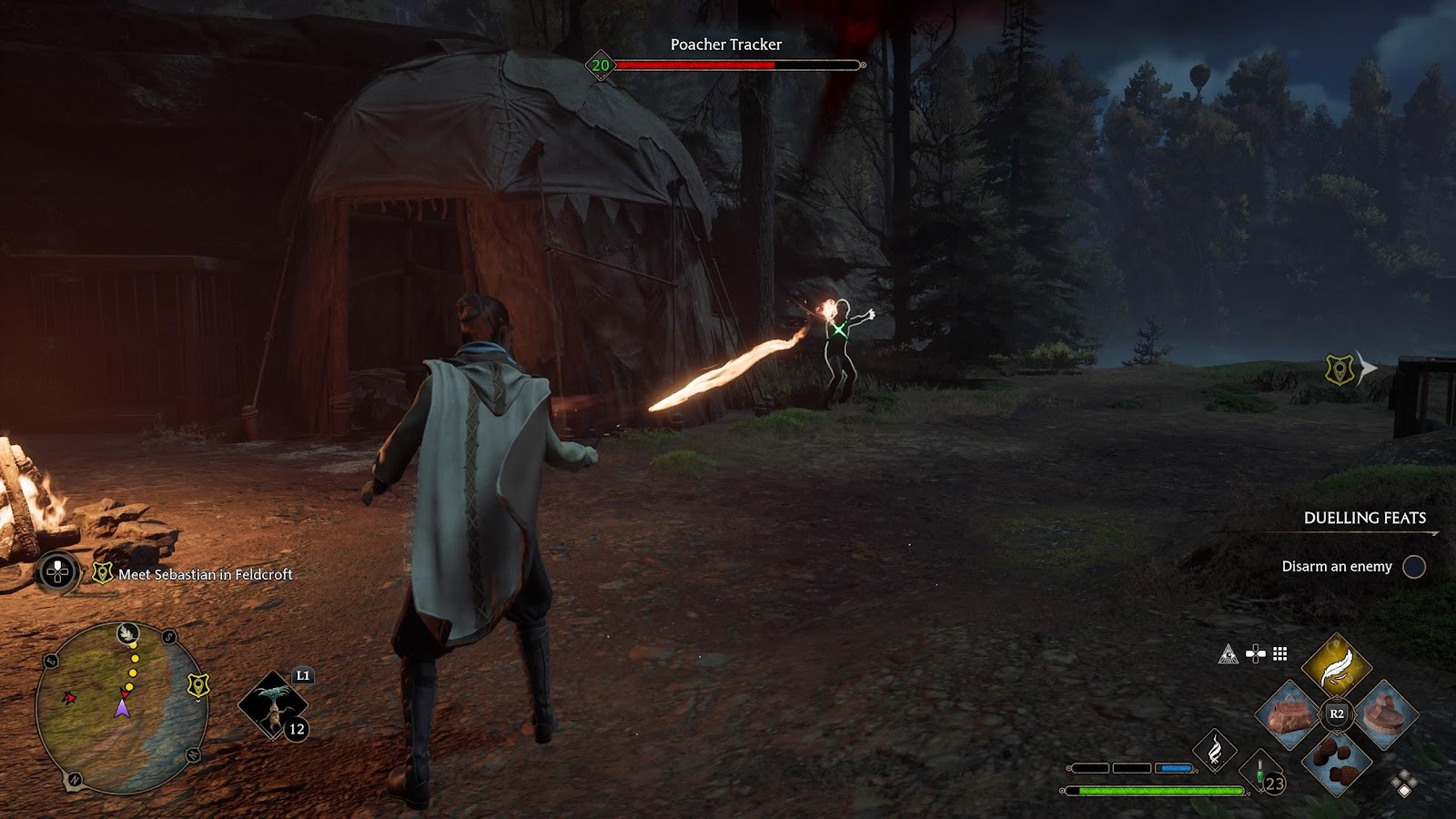Use the Mandrake tool slot
The image size is (1456, 819).
coord(272,705)
